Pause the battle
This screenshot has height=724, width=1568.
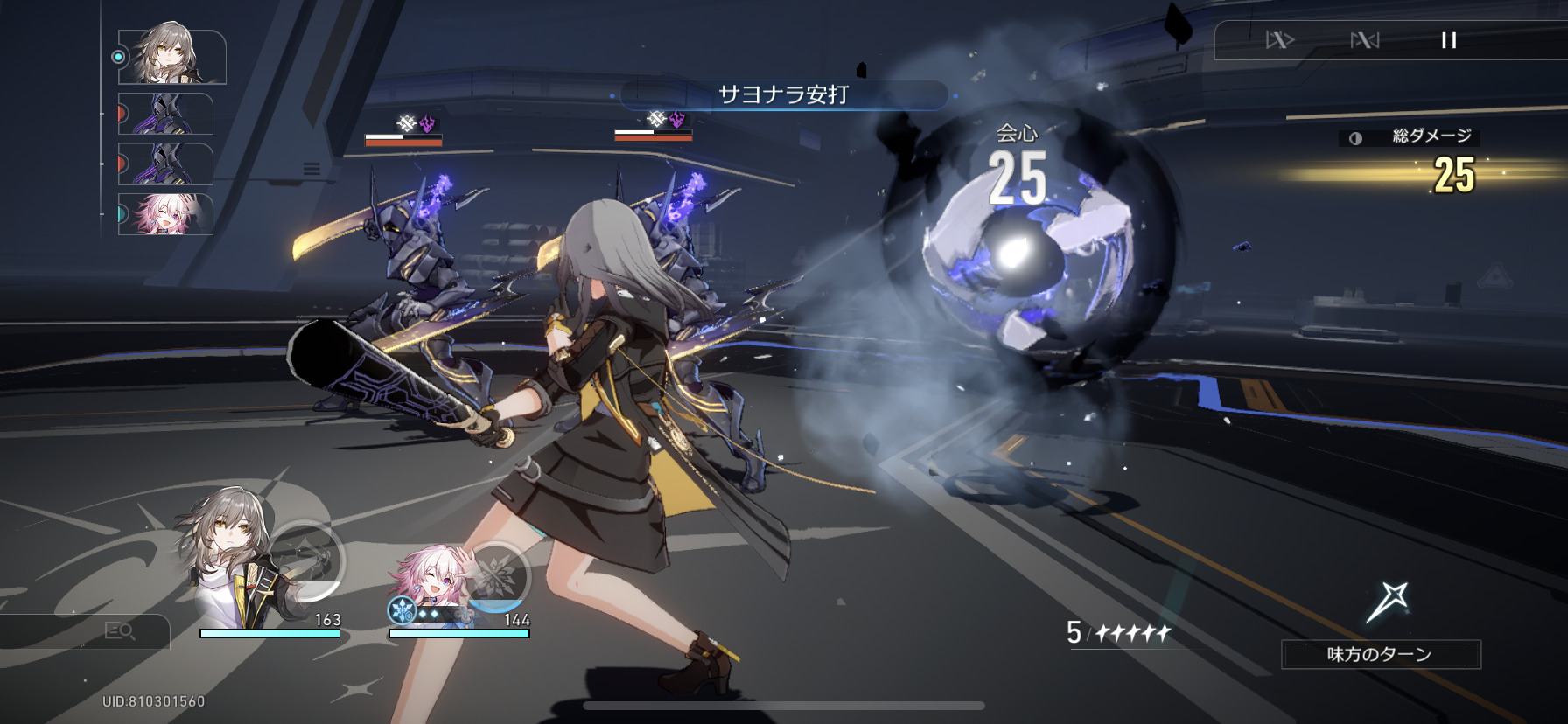tap(1449, 40)
